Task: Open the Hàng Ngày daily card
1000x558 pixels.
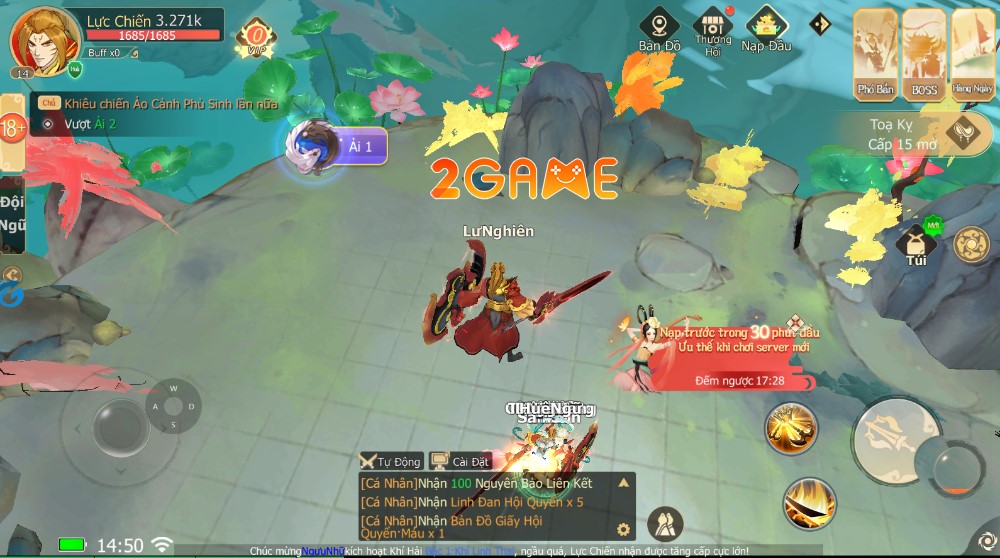Action: pos(972,54)
